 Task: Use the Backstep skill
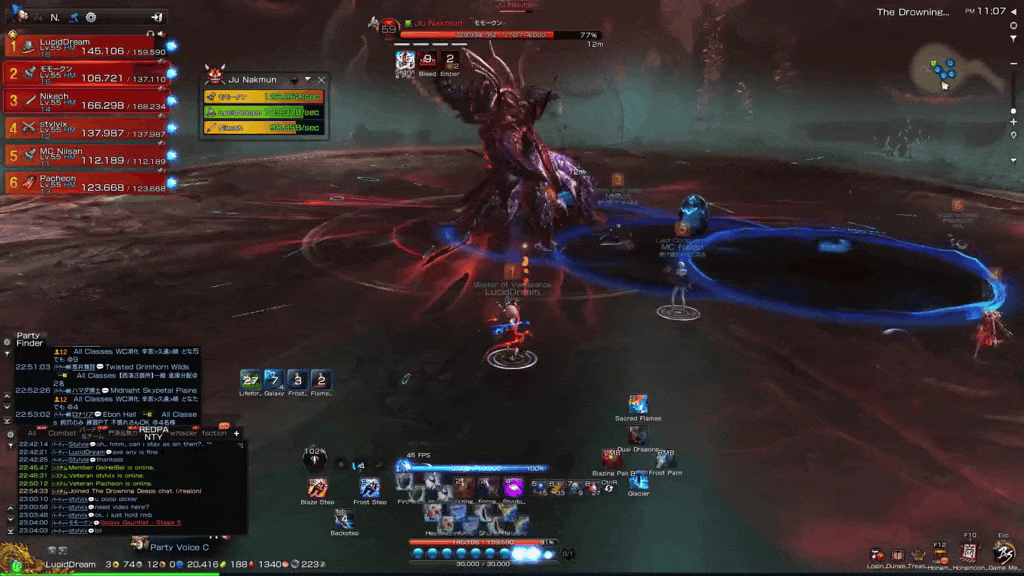tap(343, 518)
